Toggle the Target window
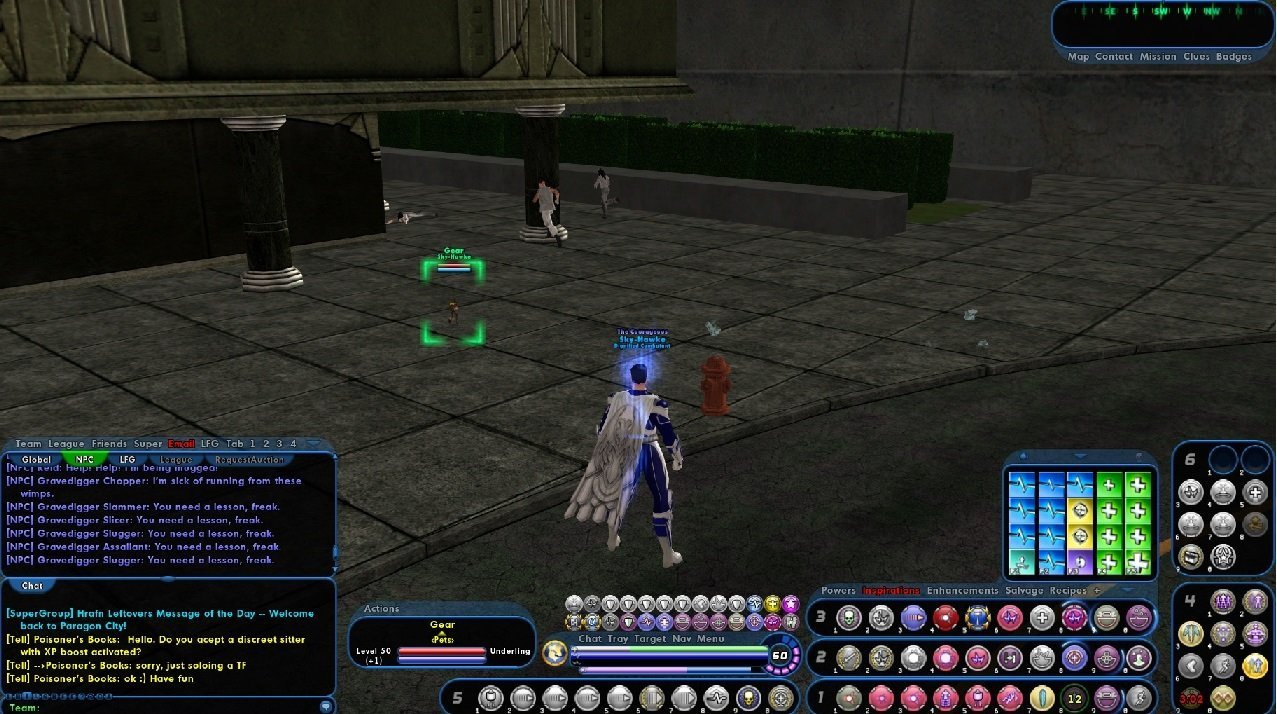 pyautogui.click(x=651, y=638)
